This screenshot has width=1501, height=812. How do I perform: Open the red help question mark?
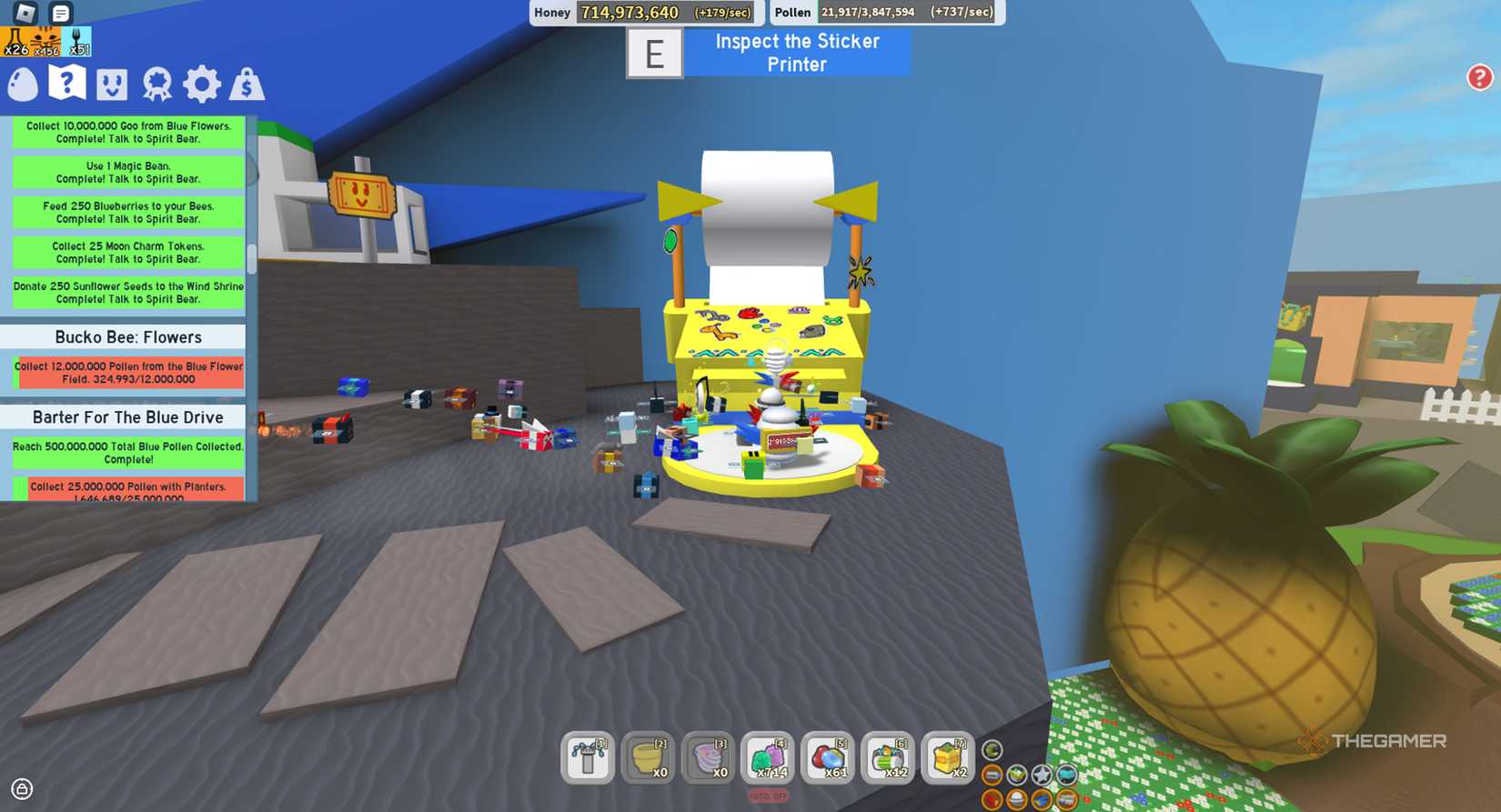tap(1480, 78)
